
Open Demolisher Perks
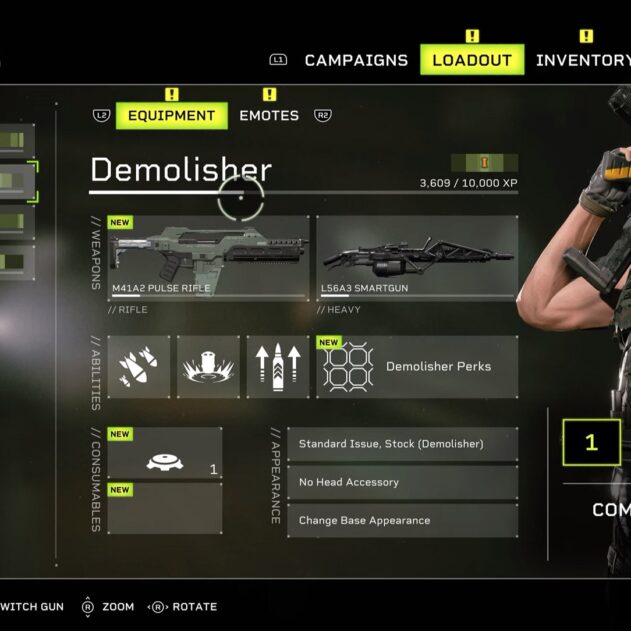coord(417,367)
